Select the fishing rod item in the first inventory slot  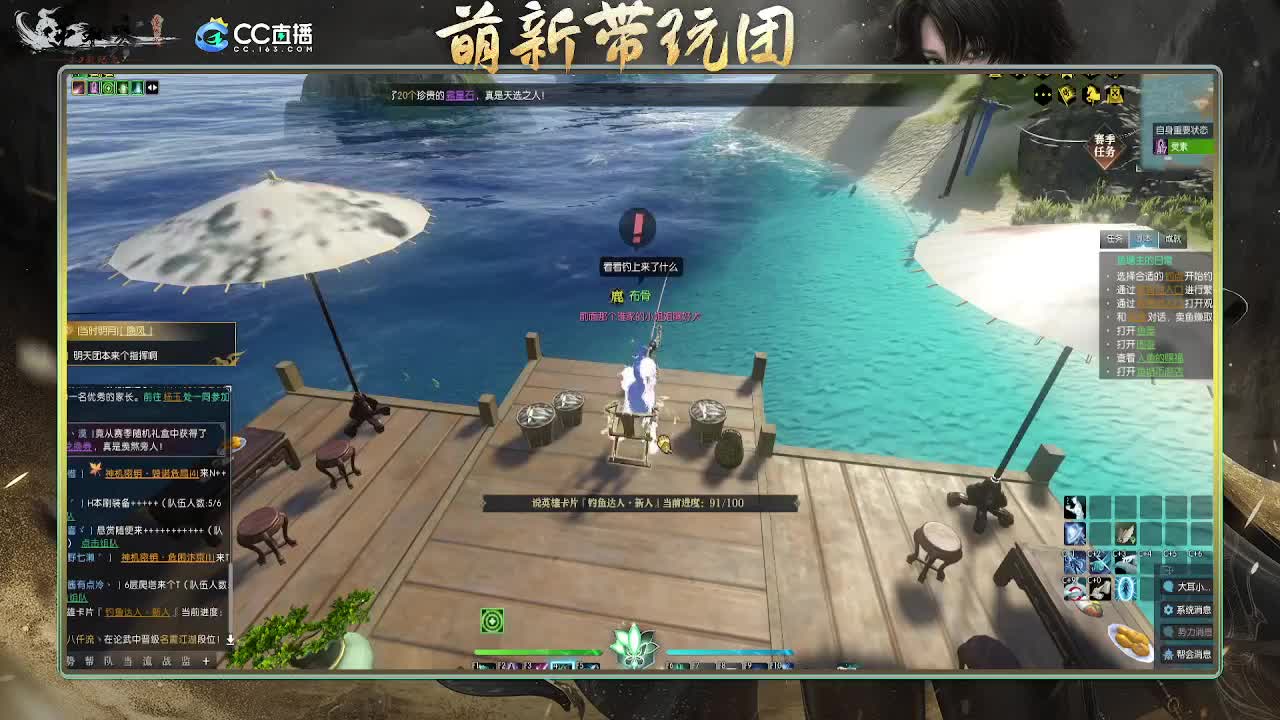(x=1076, y=508)
